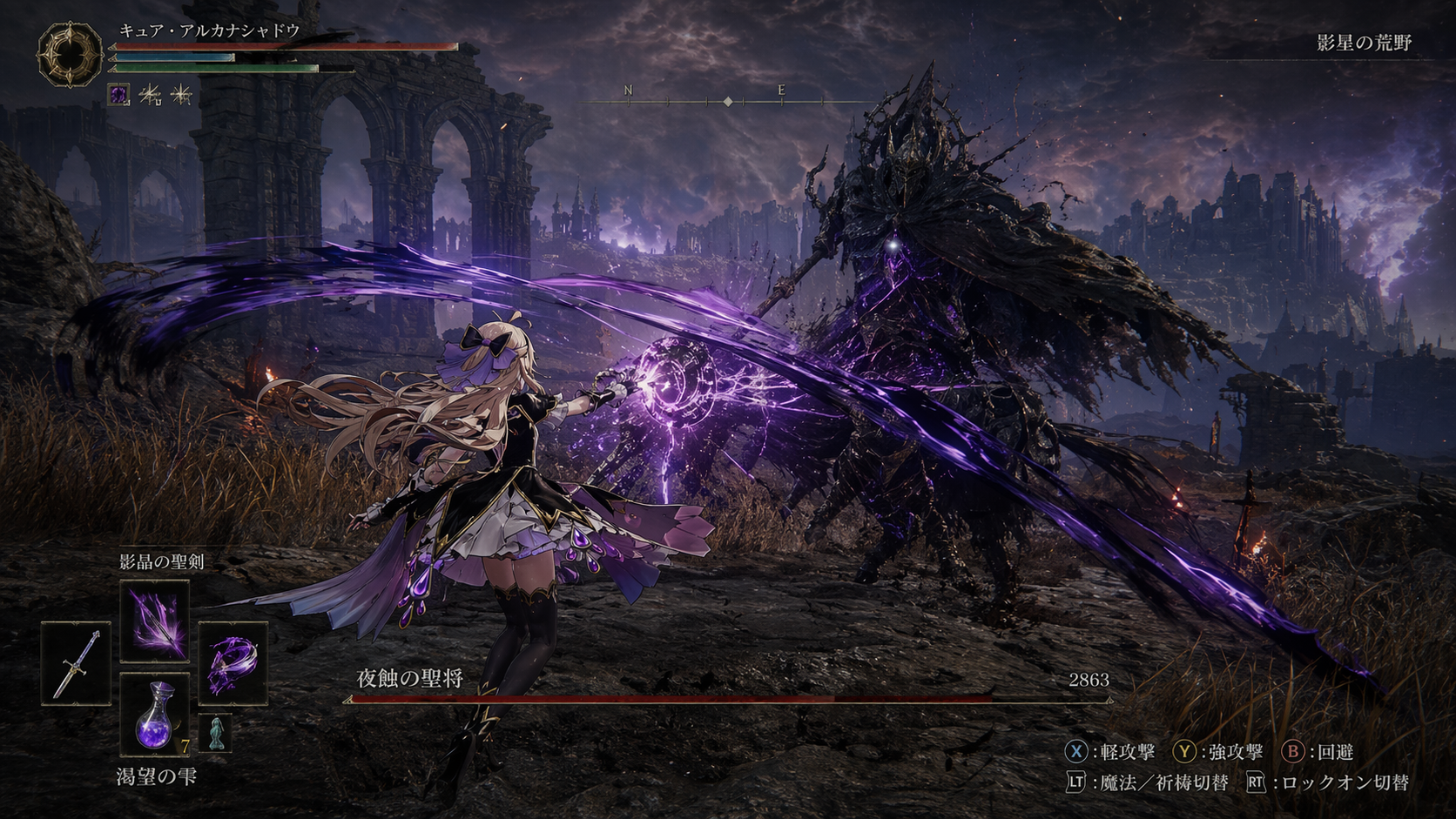Click the golden ring character emblem
The image size is (1456, 819).
70,55
